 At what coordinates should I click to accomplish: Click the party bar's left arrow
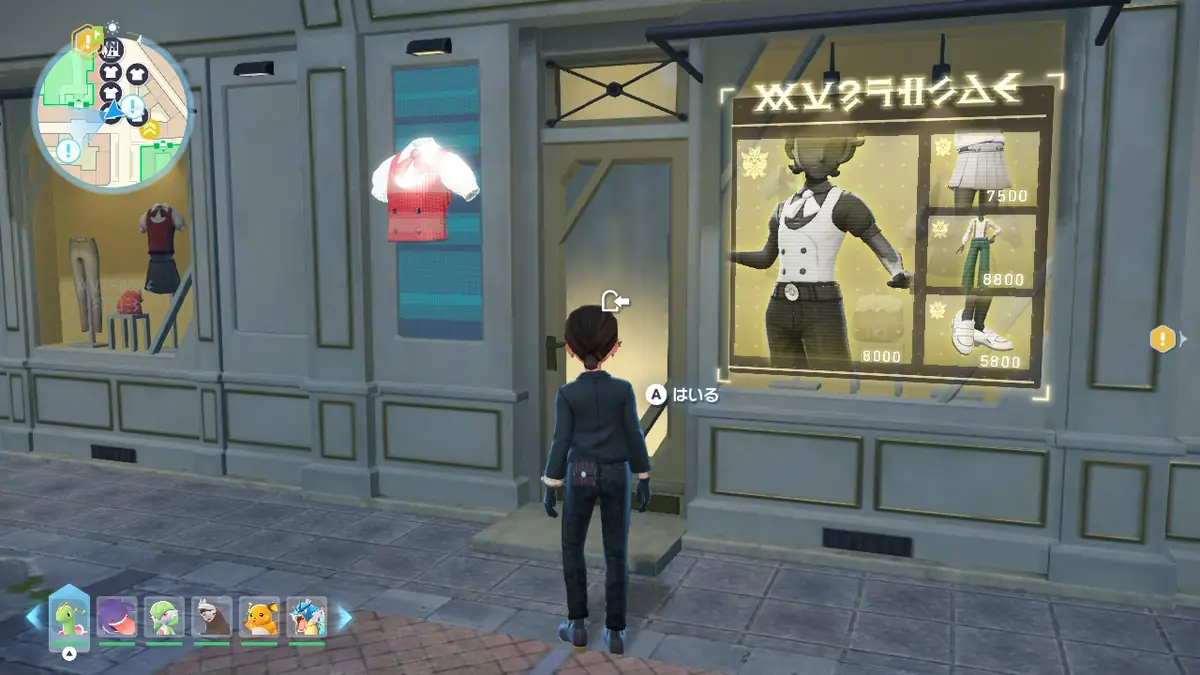coord(35,618)
